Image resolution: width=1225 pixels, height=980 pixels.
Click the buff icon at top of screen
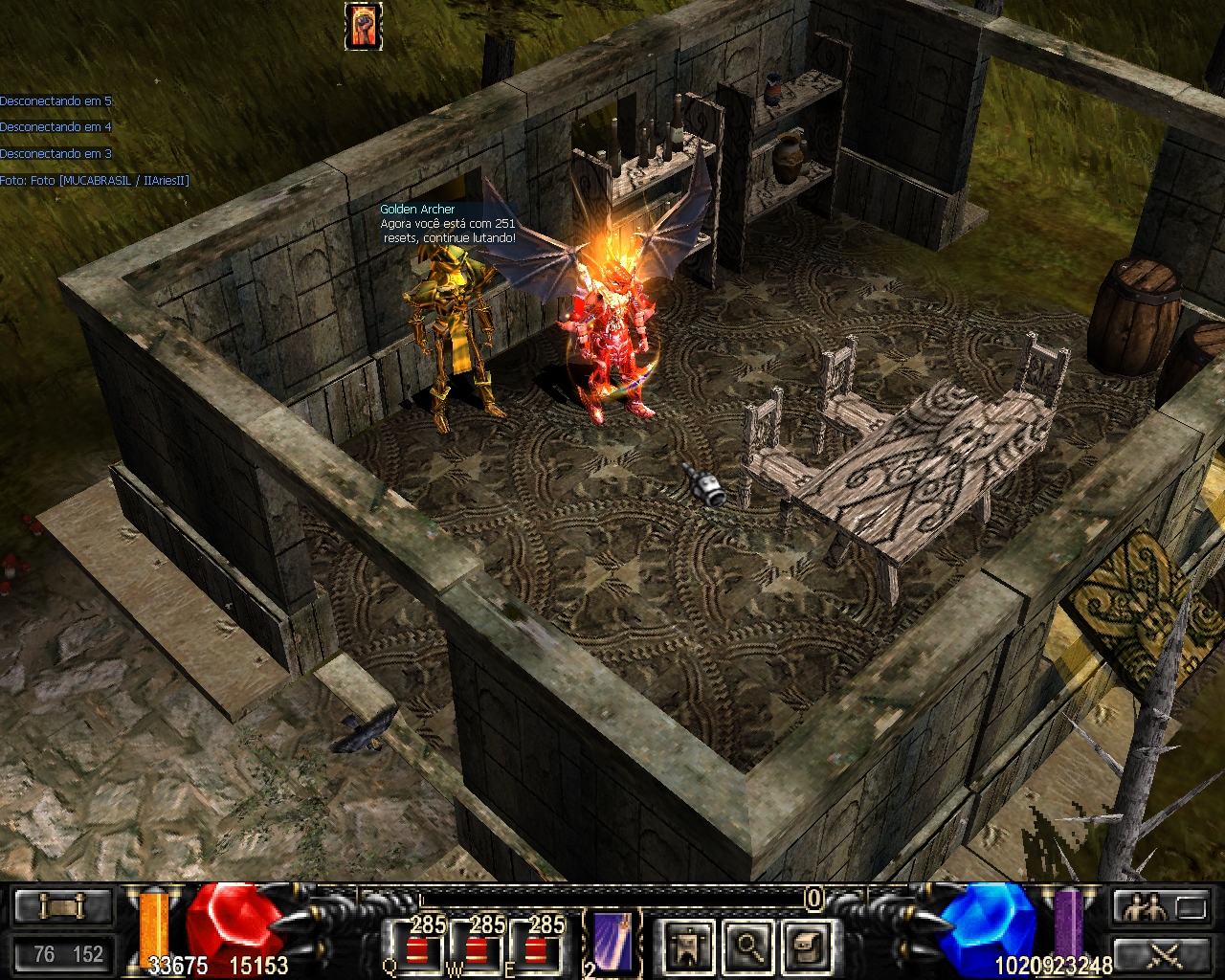[364, 26]
